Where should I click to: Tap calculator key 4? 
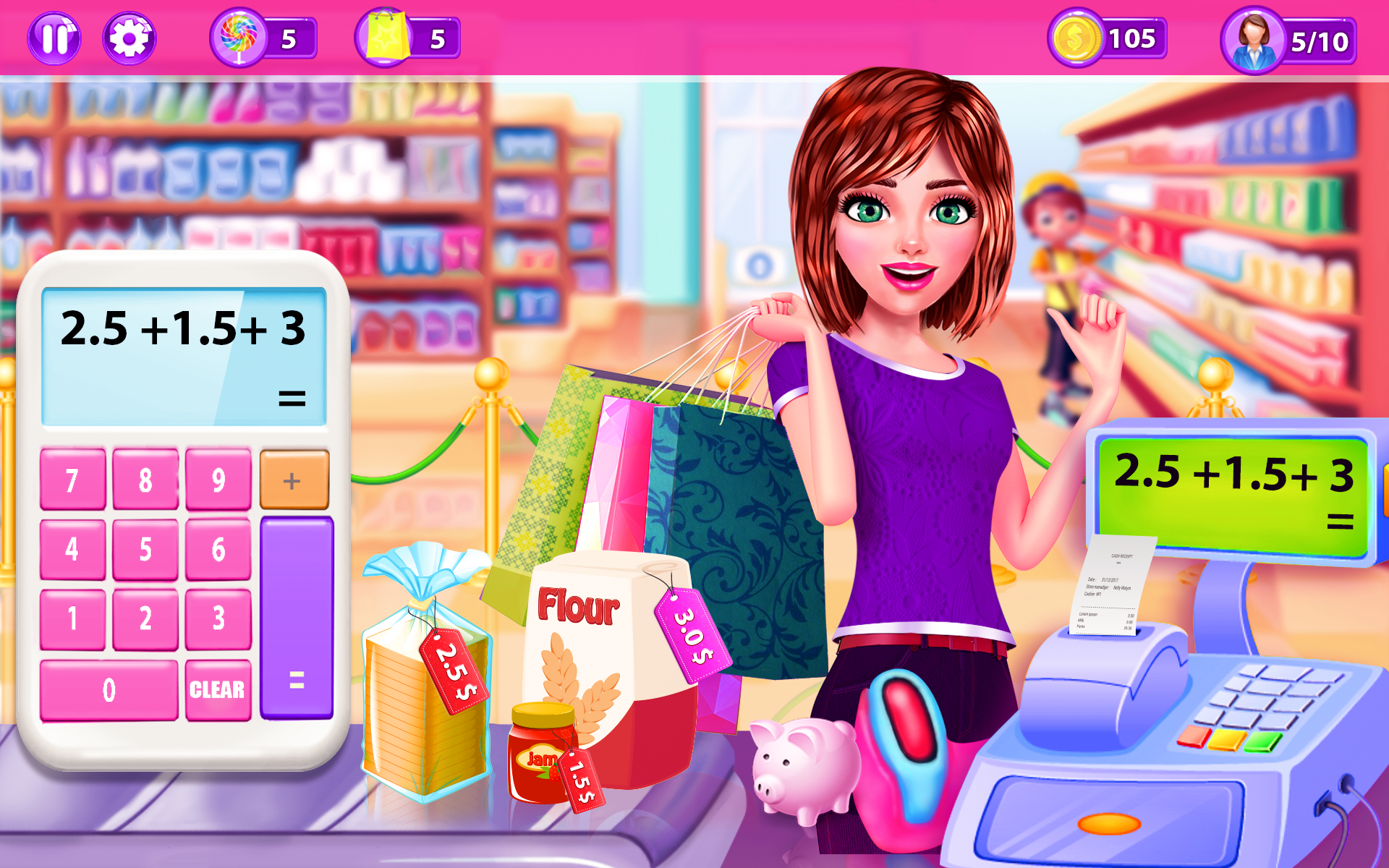click(x=72, y=549)
